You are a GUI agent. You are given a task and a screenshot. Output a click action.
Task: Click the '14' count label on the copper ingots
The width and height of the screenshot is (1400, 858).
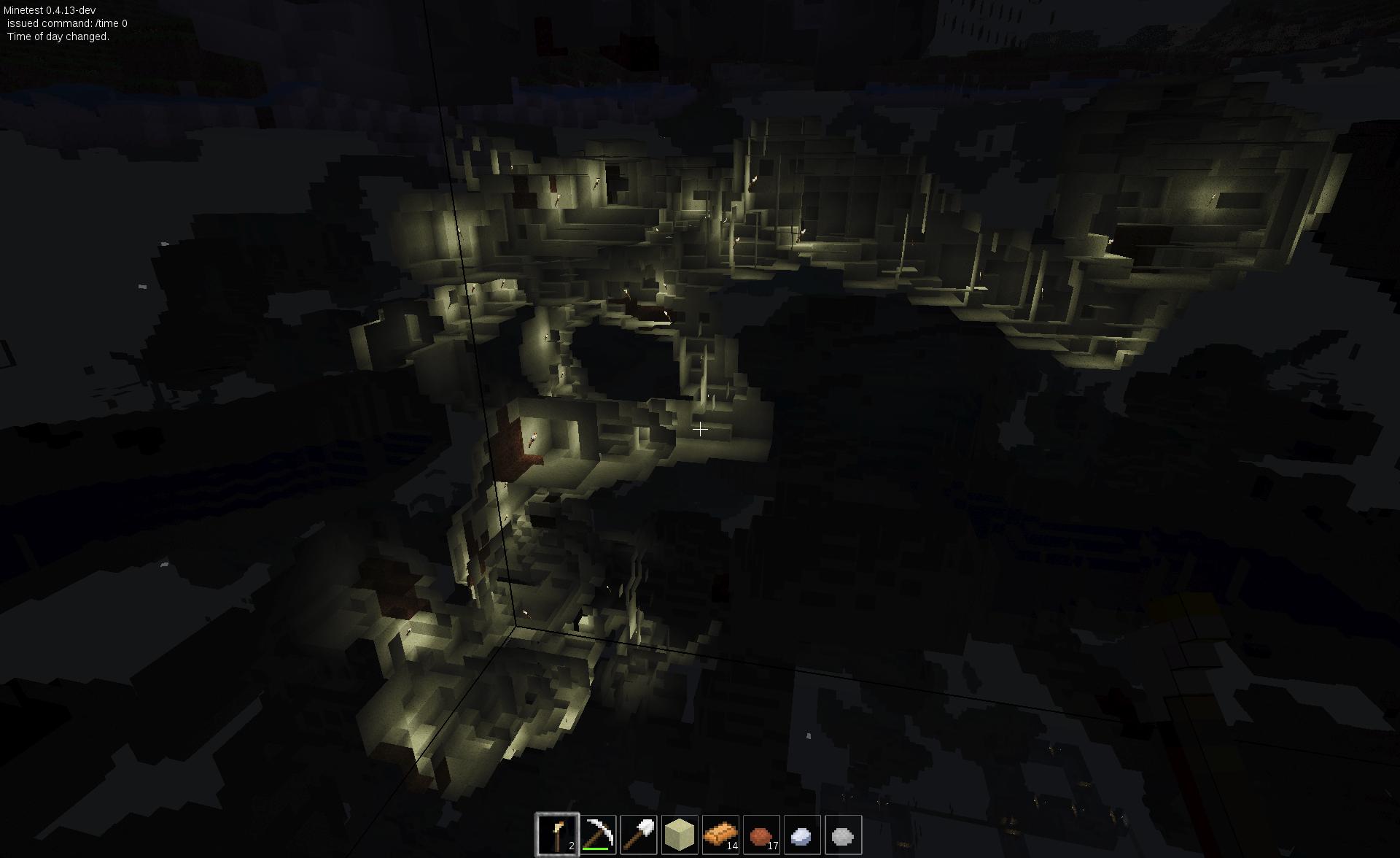click(x=734, y=847)
